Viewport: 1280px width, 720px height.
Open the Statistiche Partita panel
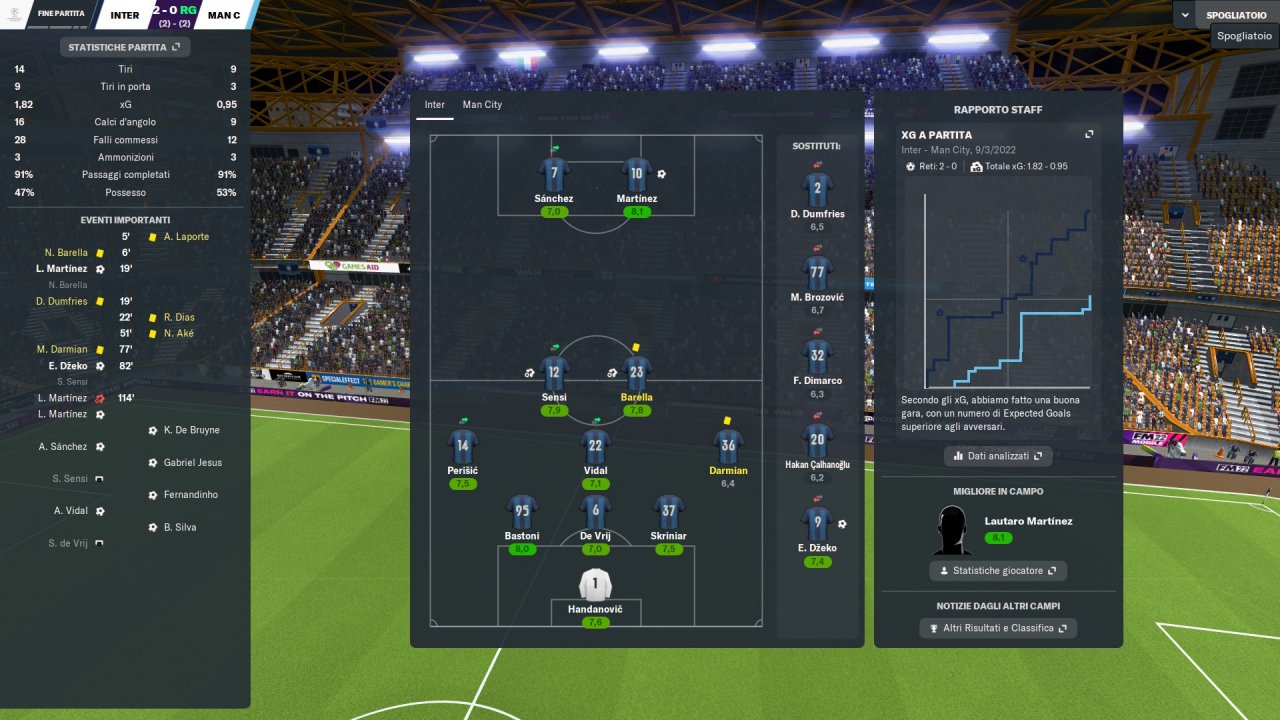(124, 47)
